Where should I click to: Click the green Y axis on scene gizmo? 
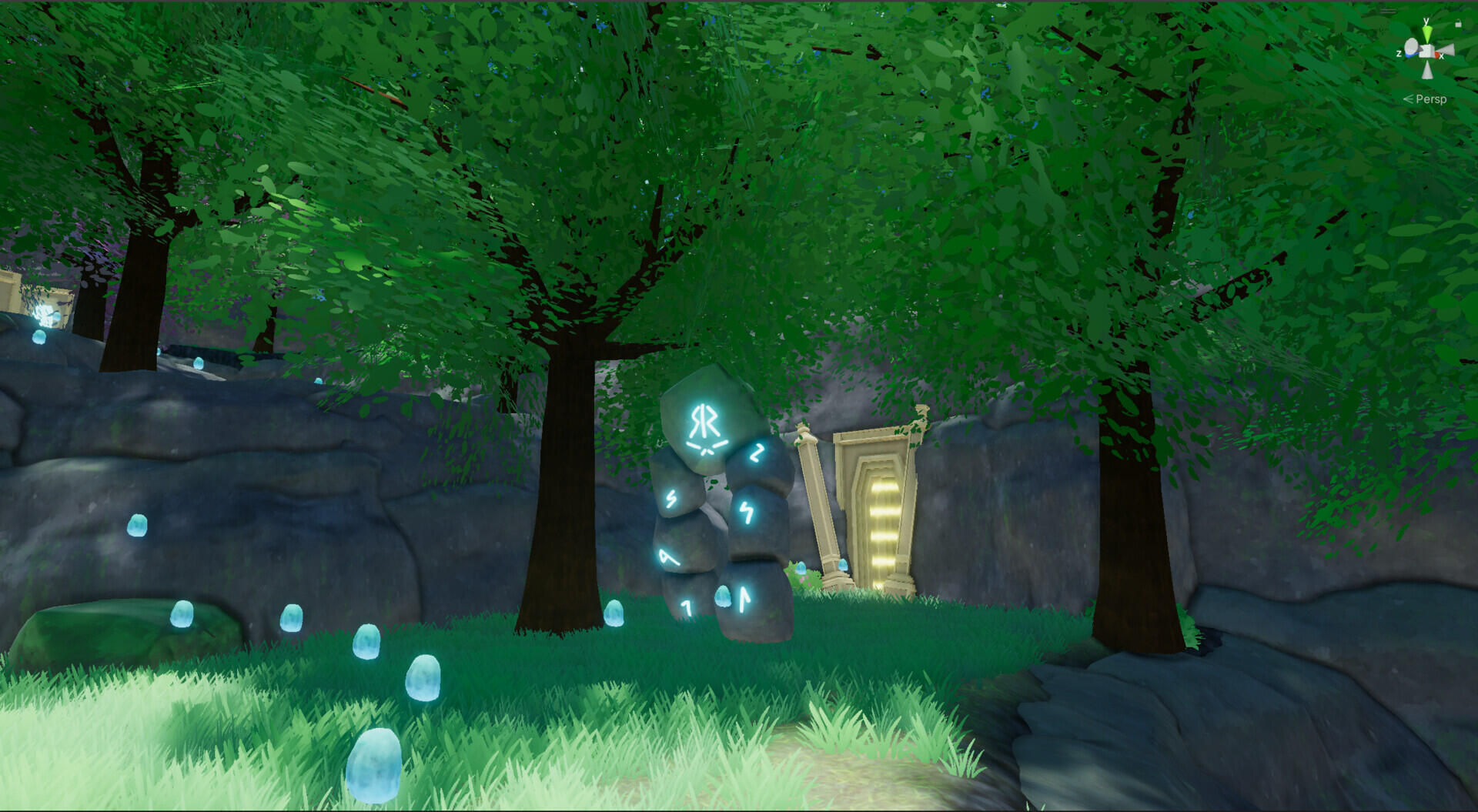coord(1427,32)
